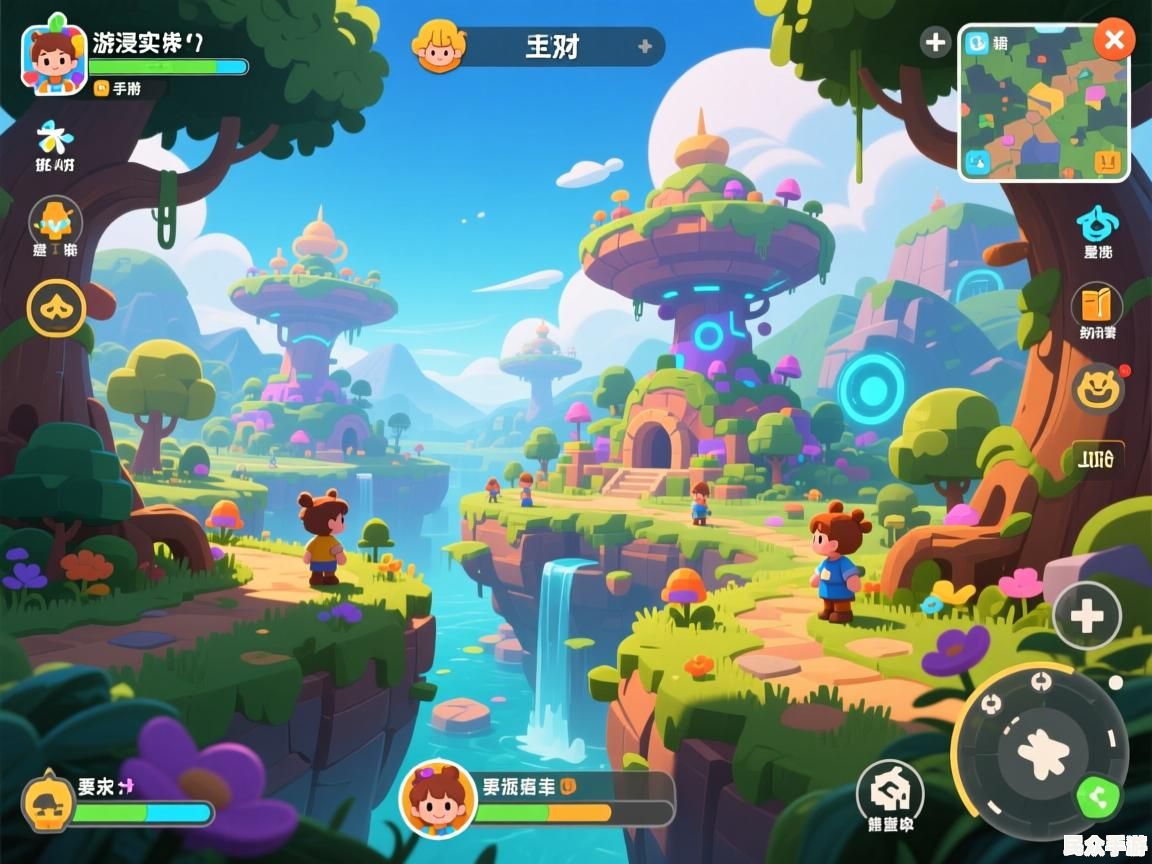Activate the central splat action button
The height and width of the screenshot is (864, 1152).
click(1044, 751)
